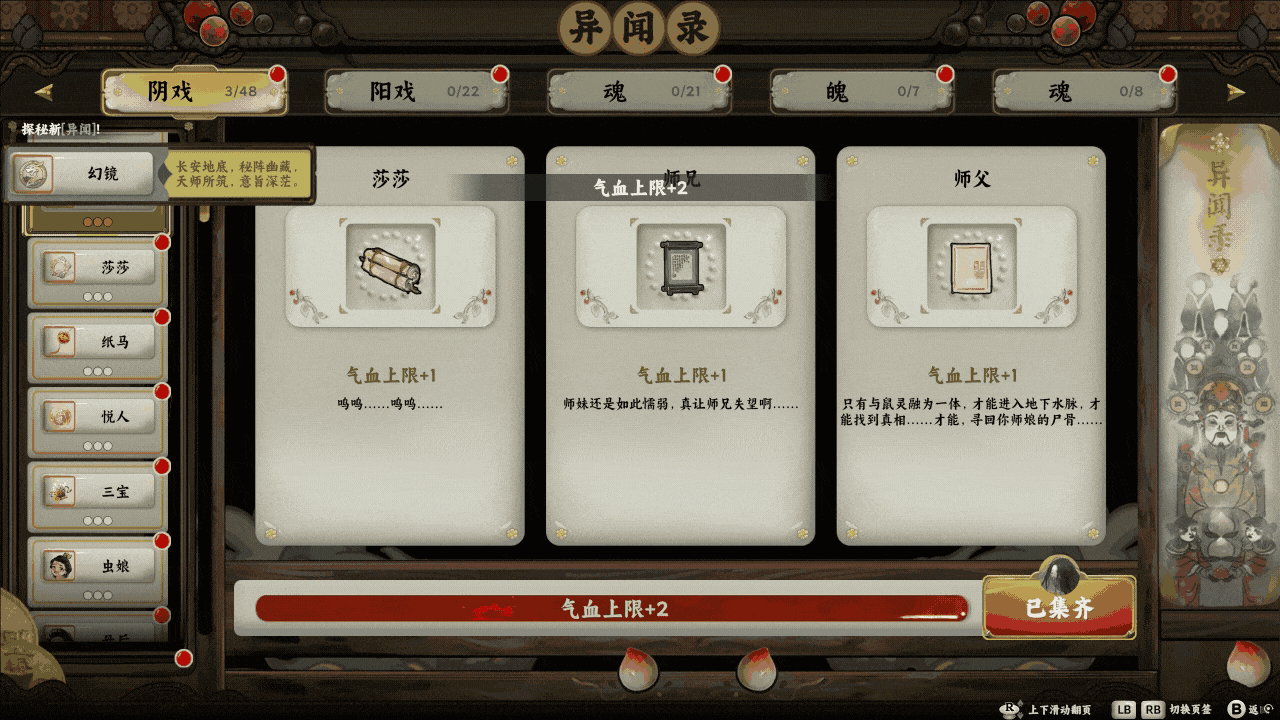Select the 幻镜 entry in the sidebar
The height and width of the screenshot is (720, 1280).
(x=95, y=174)
